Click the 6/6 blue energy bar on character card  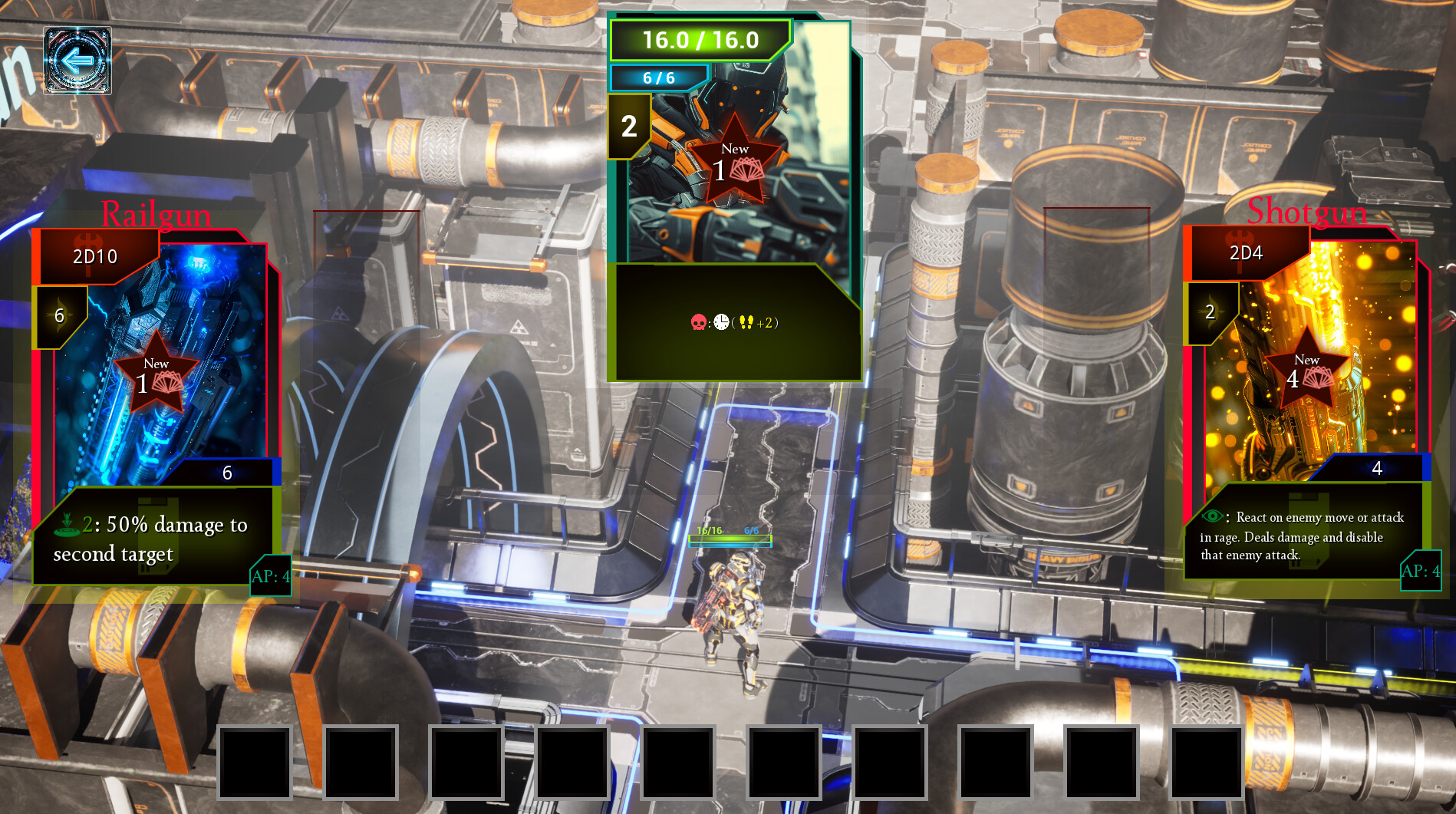click(661, 77)
